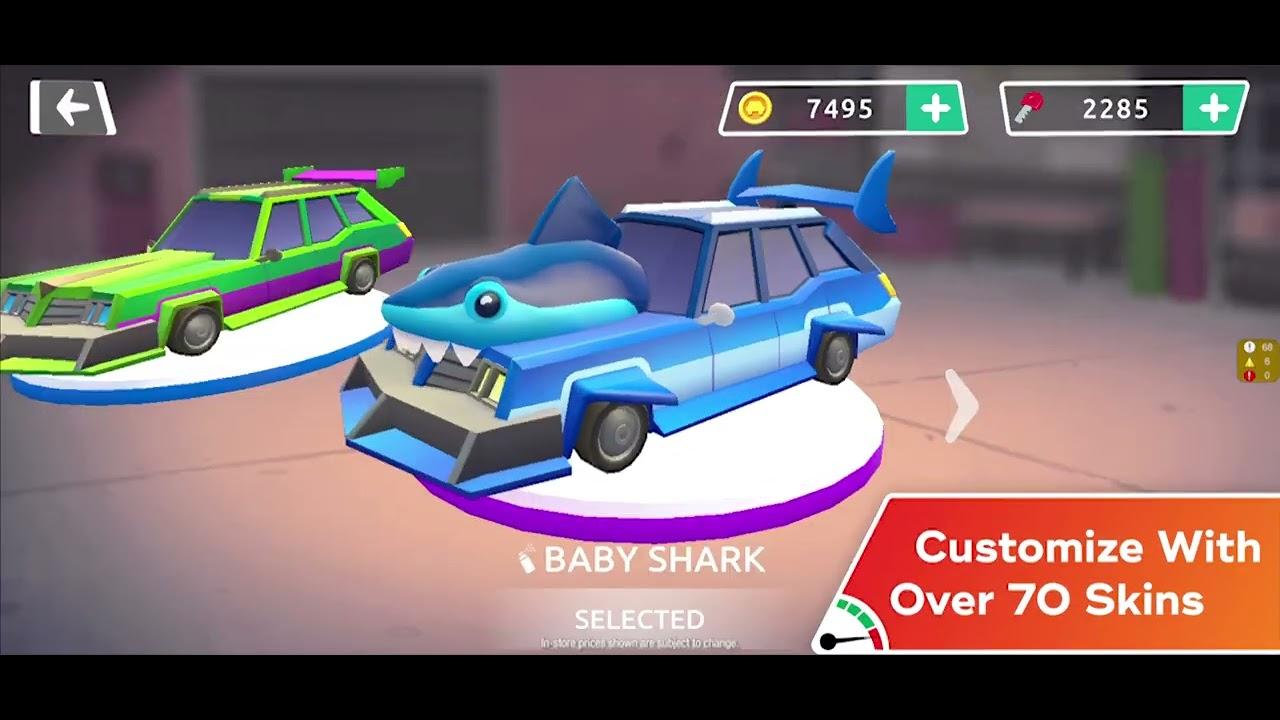Click the yellow warning triangle counter
The width and height of the screenshot is (1280, 720).
[x=1250, y=363]
